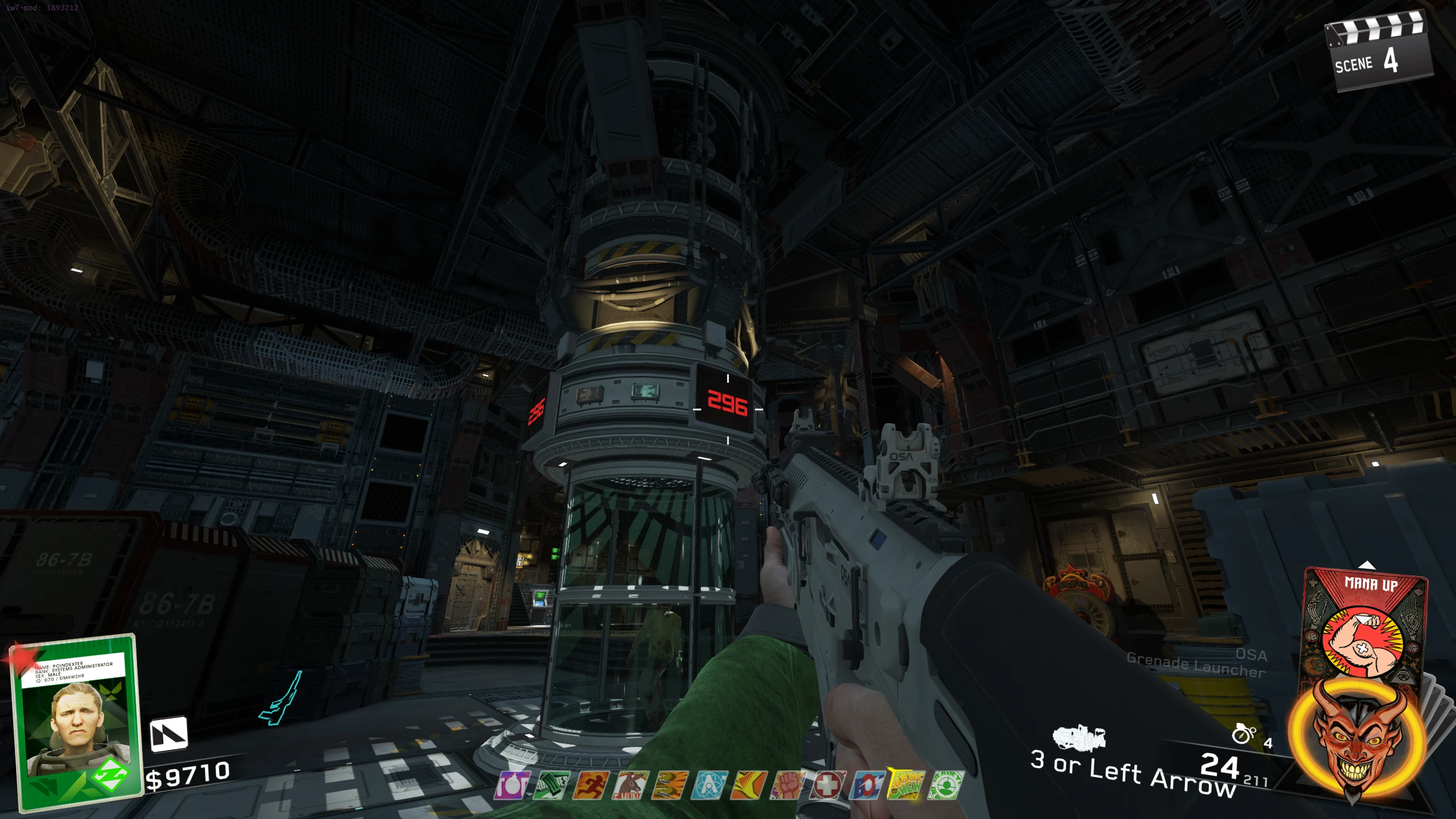
Task: Select the Bombstoppers perk icon
Action: [512, 785]
